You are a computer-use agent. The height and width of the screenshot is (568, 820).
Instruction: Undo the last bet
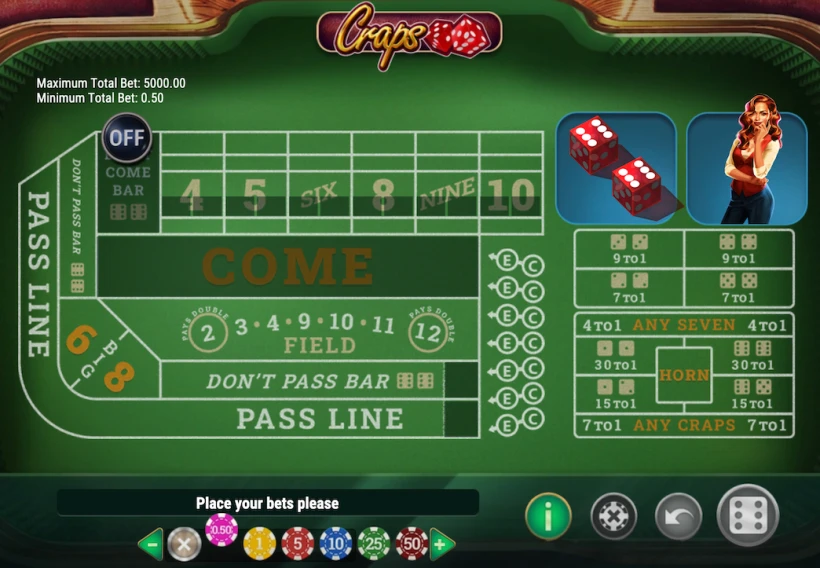pos(678,517)
